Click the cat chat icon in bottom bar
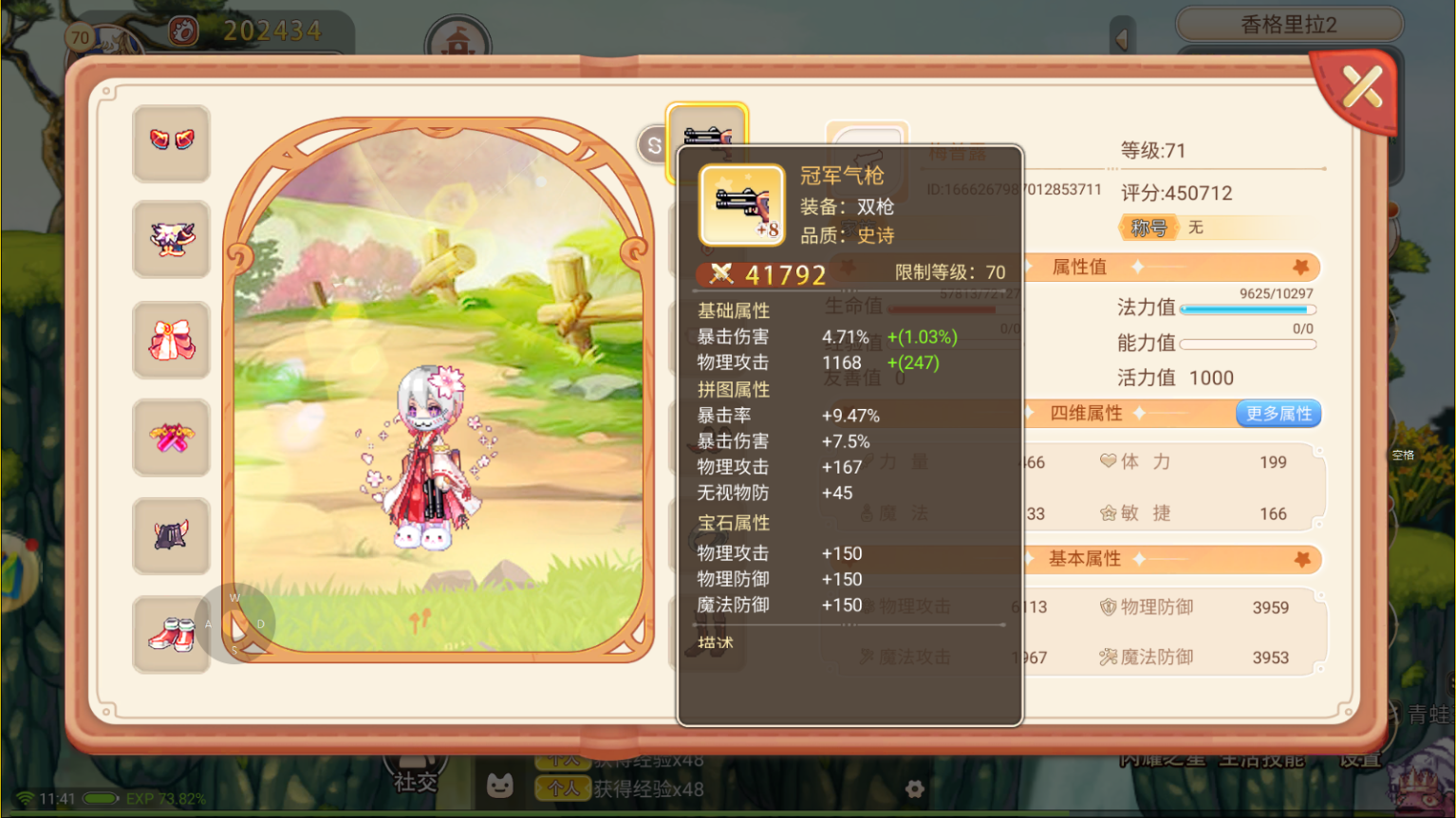Viewport: 1456px width, 818px height. click(x=500, y=787)
